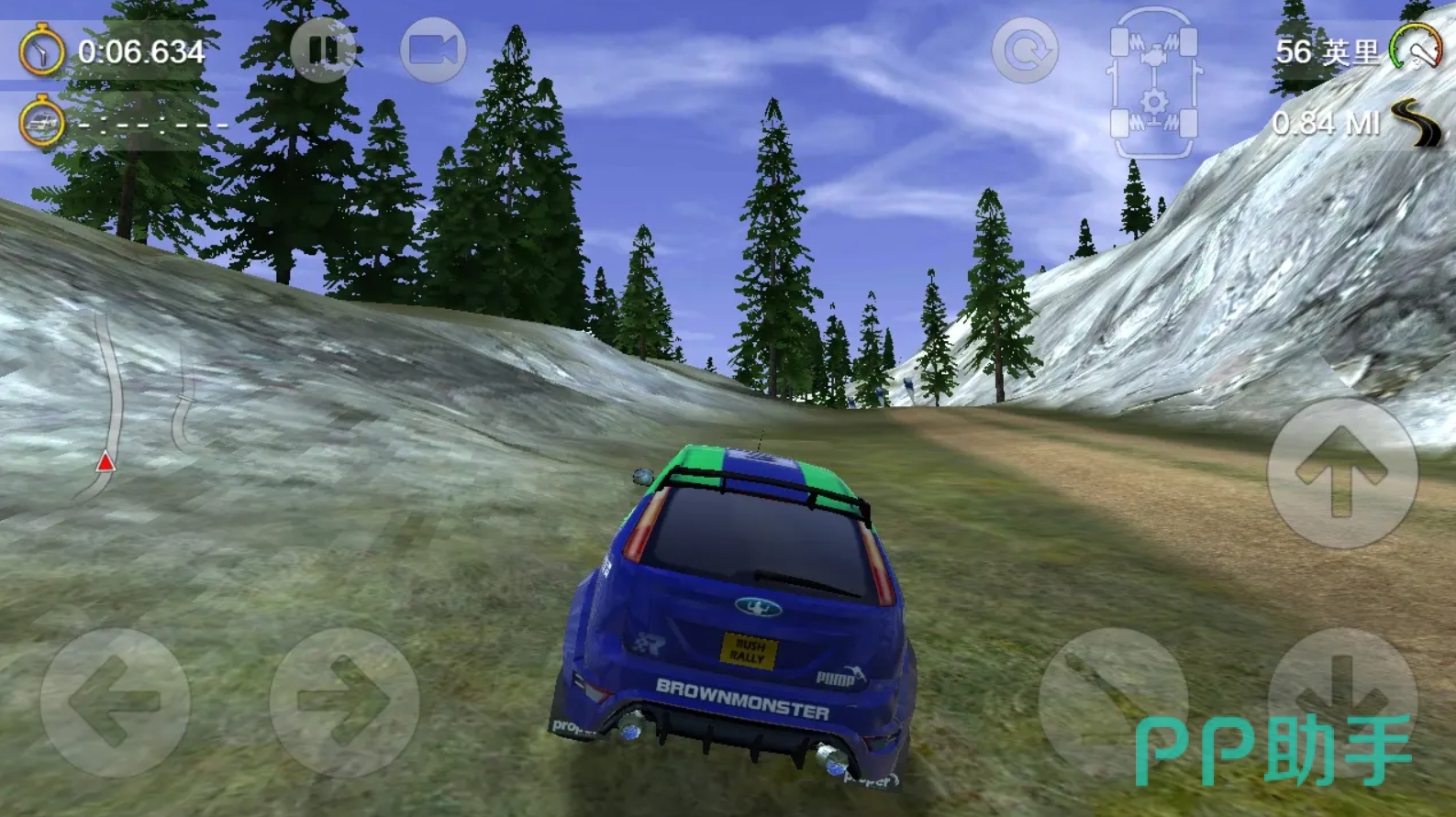
Task: Switch the camera view
Action: click(433, 50)
